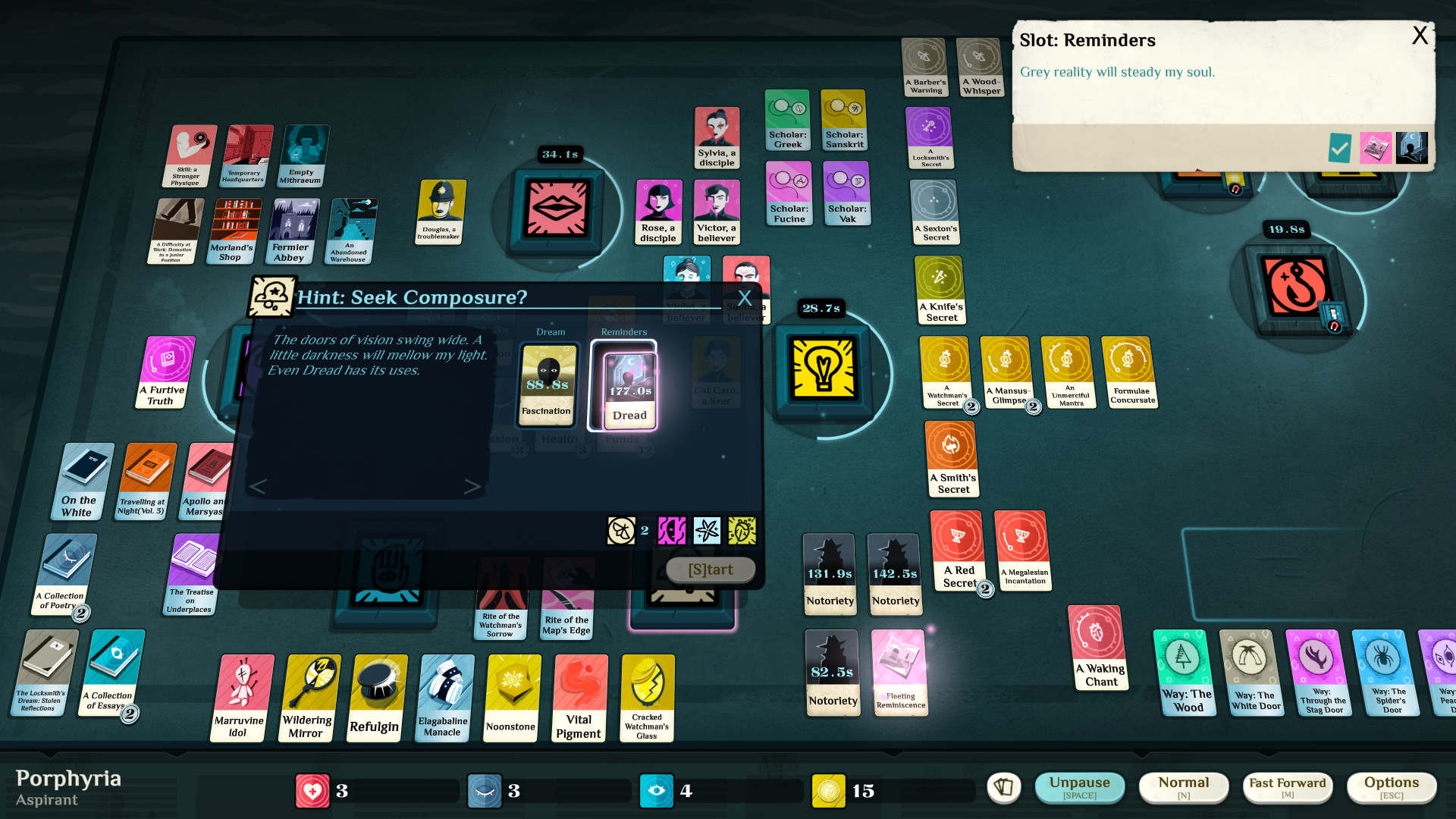The width and height of the screenshot is (1456, 819).
Task: Click the right arrow in the Seek Composure dialog
Action: [x=472, y=486]
